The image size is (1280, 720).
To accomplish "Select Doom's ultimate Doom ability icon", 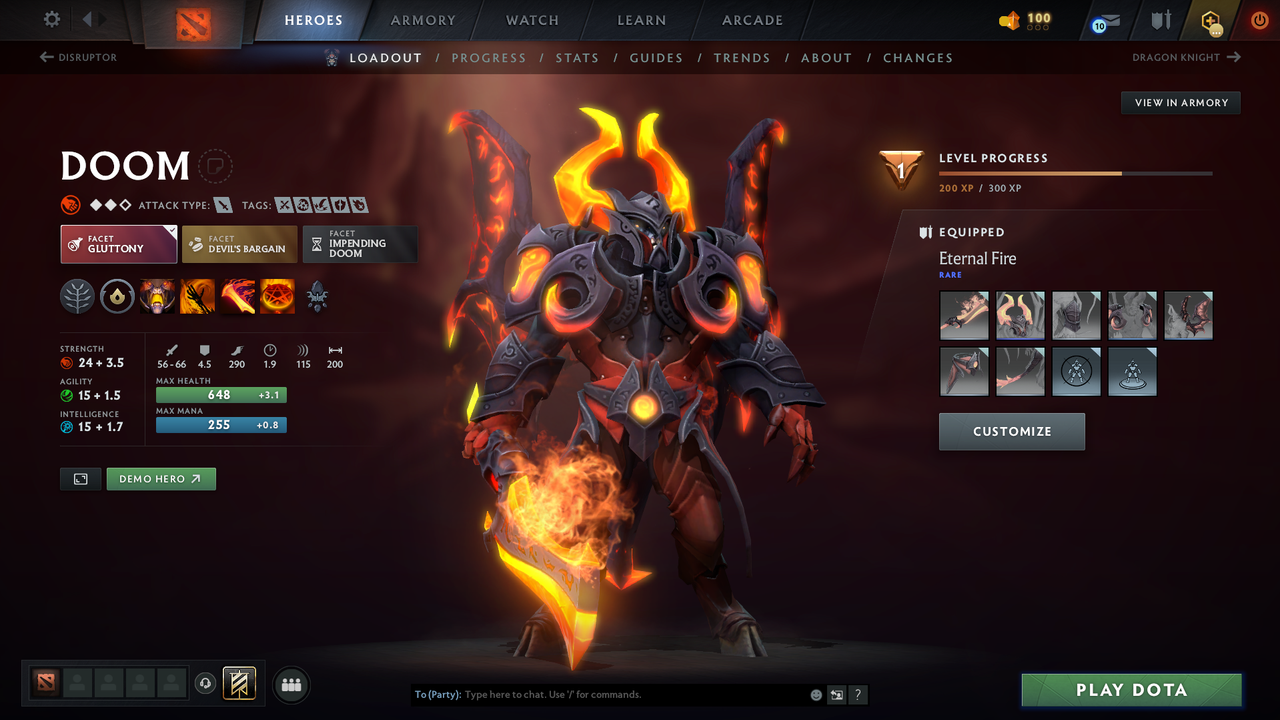I will tap(277, 296).
